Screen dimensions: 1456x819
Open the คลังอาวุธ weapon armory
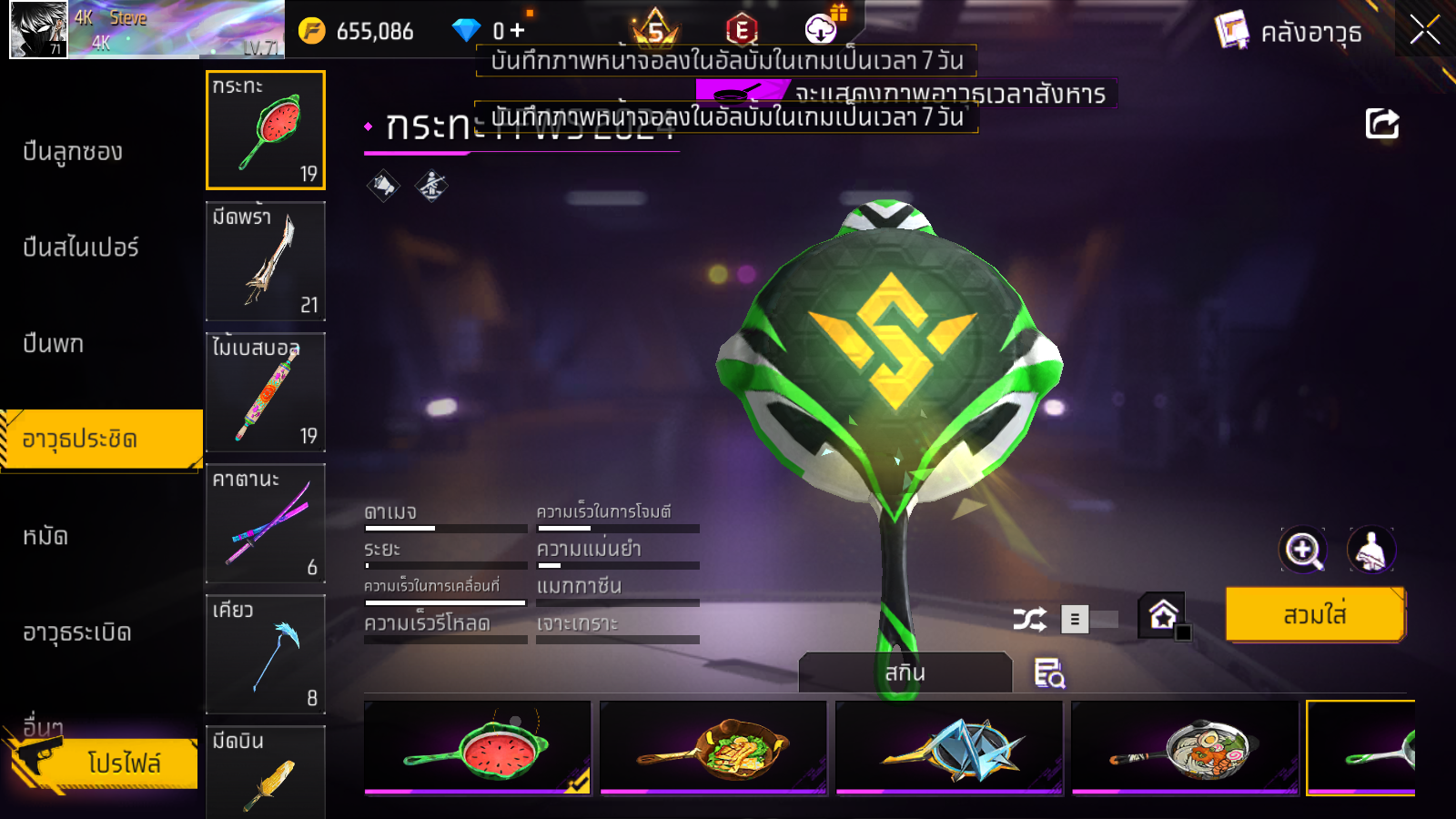(1289, 33)
